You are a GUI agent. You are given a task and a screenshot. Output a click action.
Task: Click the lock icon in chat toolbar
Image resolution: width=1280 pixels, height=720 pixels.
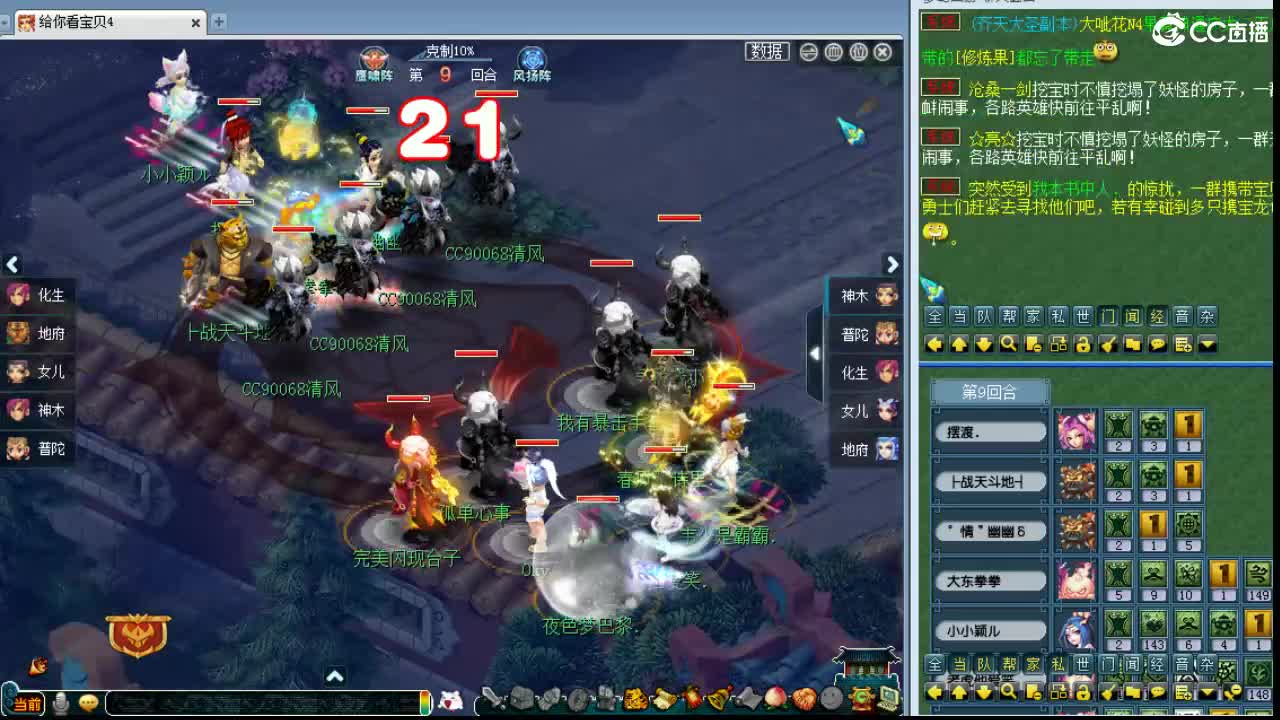click(1081, 344)
